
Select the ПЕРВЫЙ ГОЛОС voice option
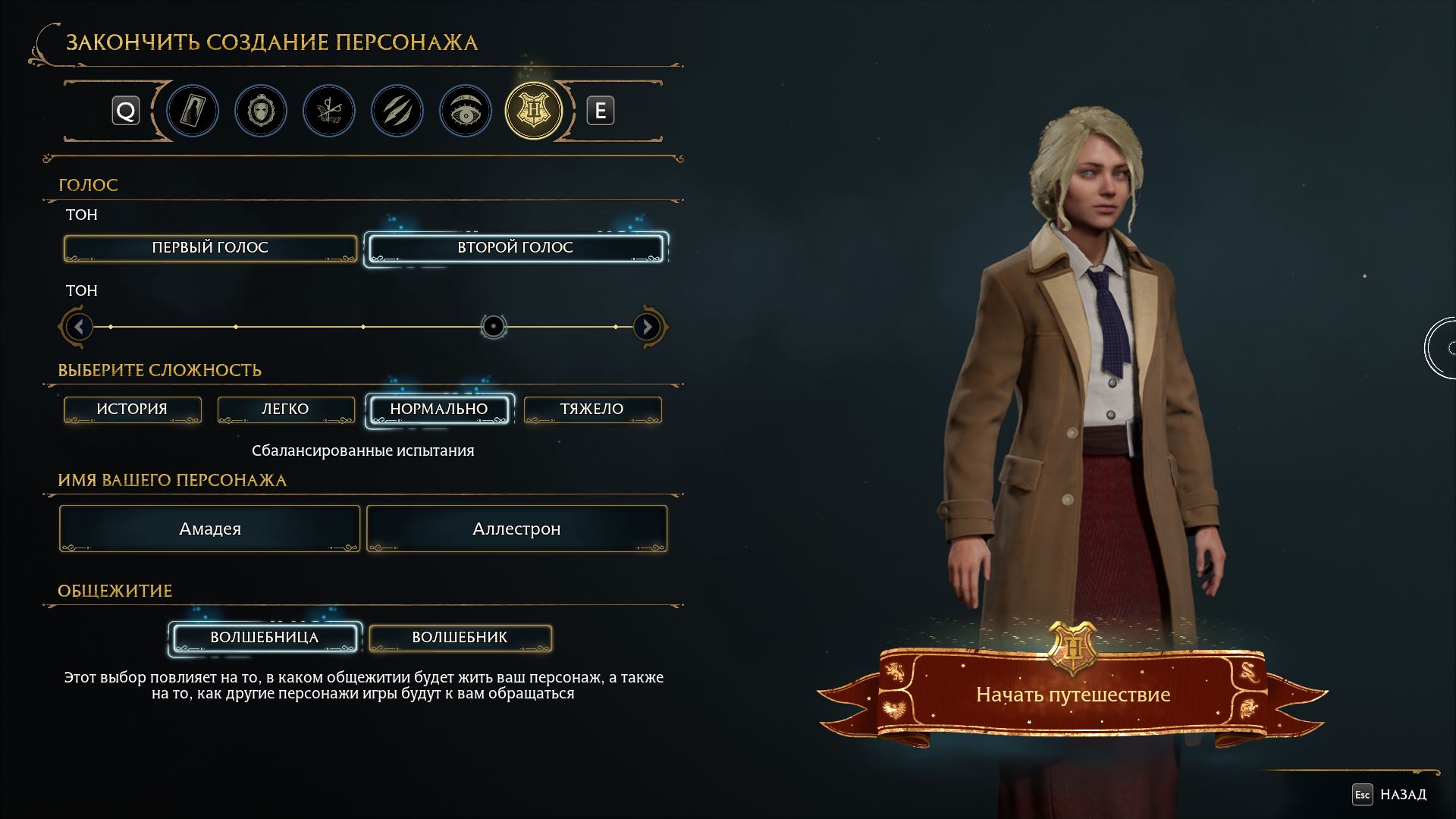210,248
